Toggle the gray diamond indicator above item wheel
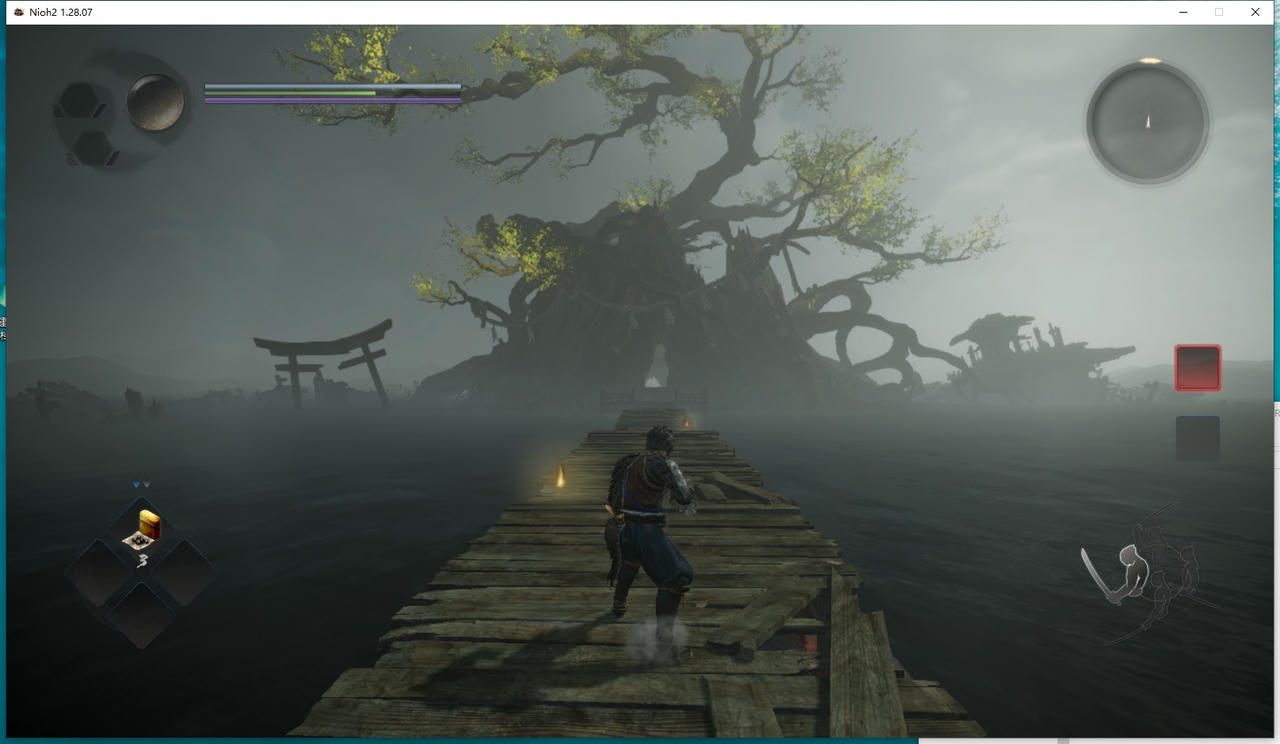This screenshot has width=1280, height=744. (147, 483)
